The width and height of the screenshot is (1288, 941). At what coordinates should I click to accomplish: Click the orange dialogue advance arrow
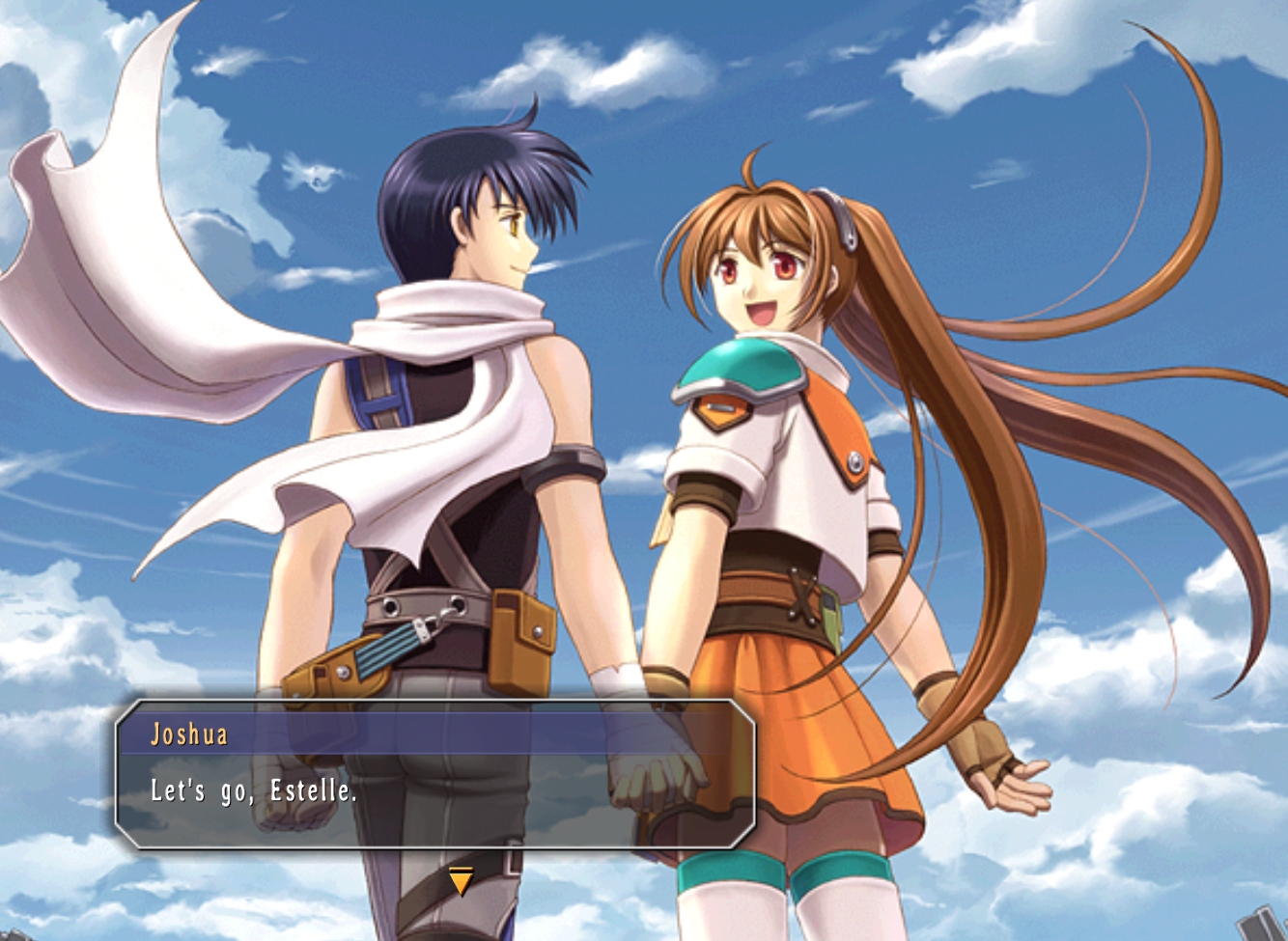[x=462, y=880]
